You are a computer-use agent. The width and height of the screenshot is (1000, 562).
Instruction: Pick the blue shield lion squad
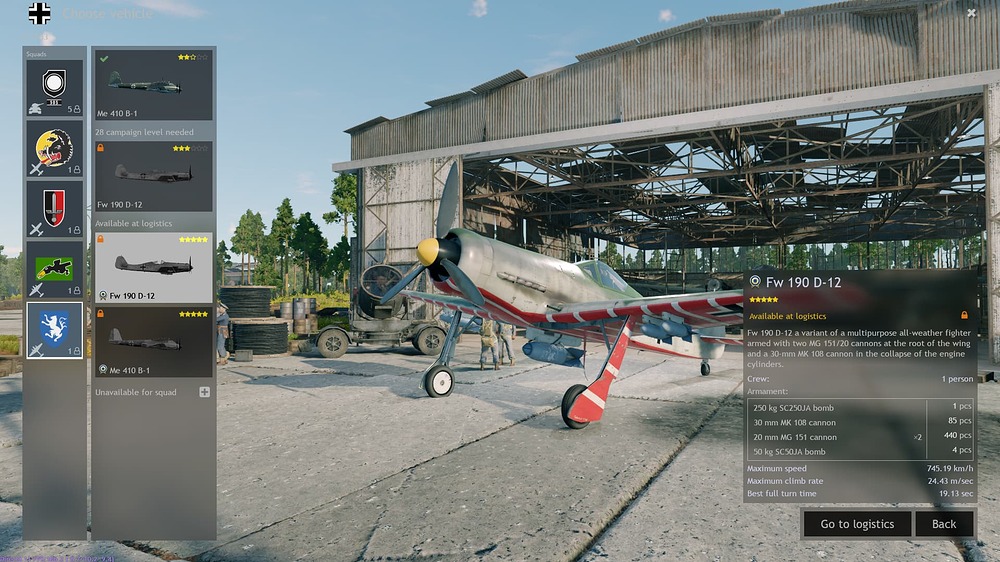pos(55,330)
